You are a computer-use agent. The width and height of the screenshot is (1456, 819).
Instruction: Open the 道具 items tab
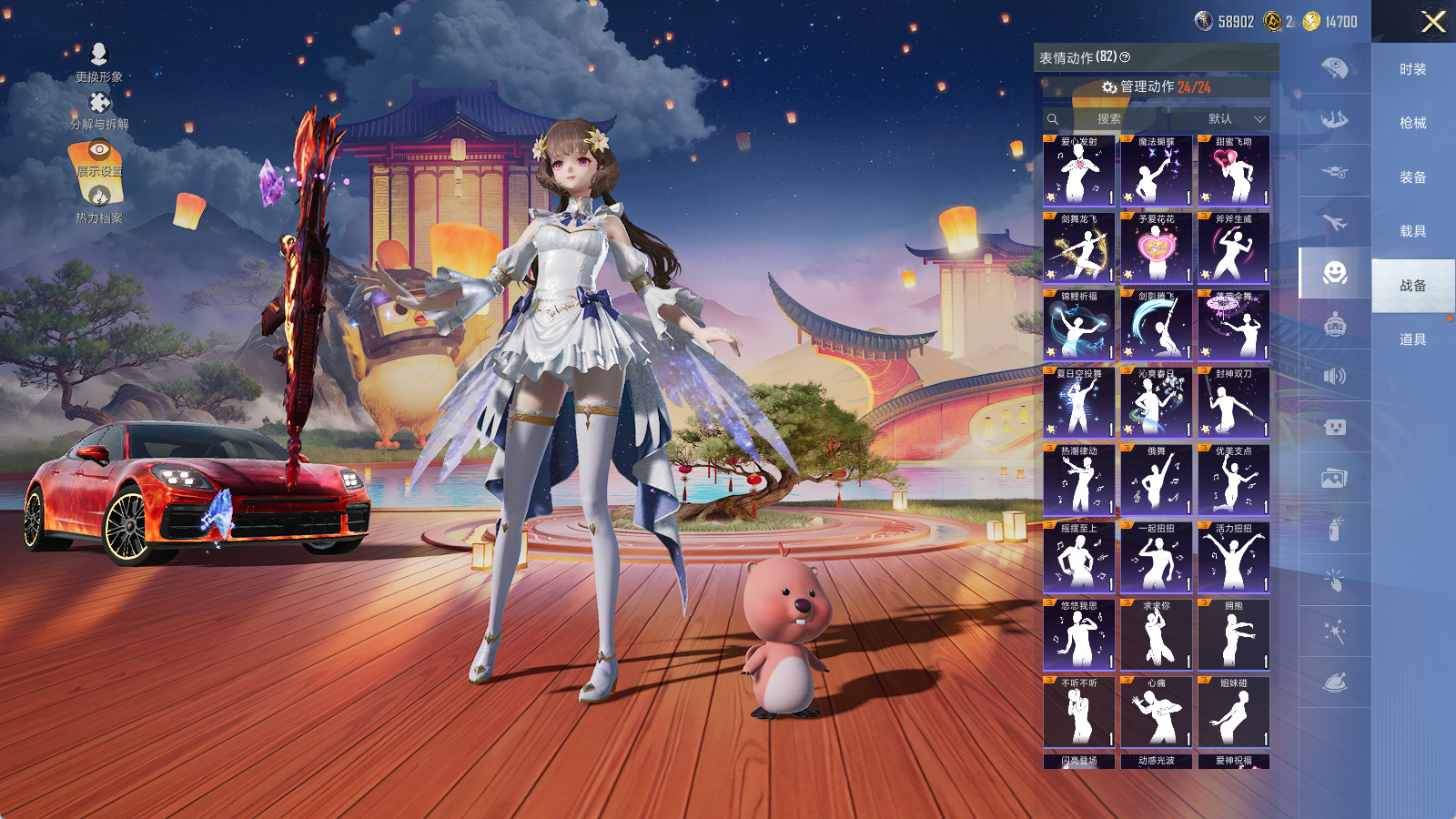1412,339
